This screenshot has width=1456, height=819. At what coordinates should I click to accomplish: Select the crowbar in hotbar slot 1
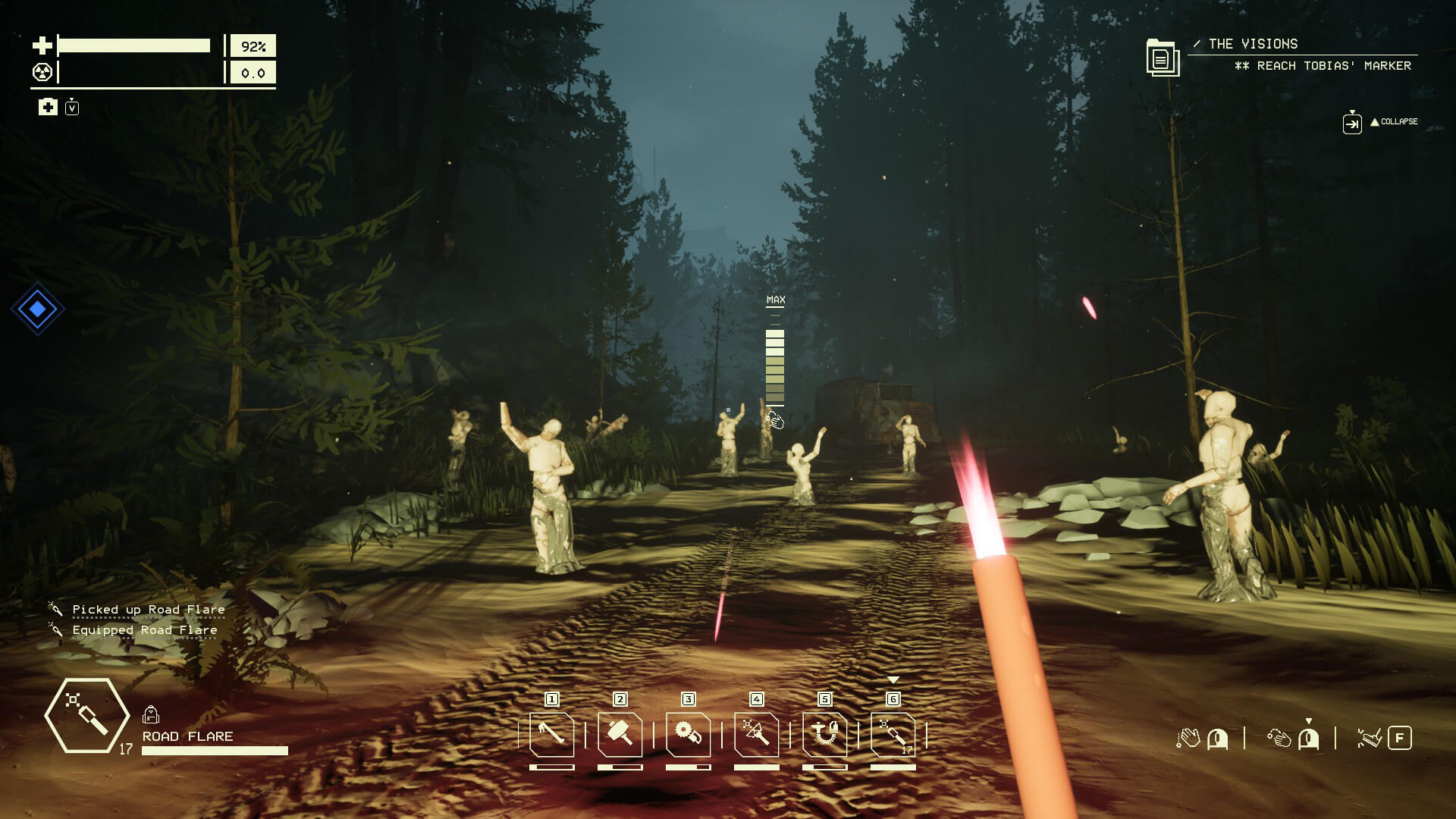pyautogui.click(x=551, y=734)
